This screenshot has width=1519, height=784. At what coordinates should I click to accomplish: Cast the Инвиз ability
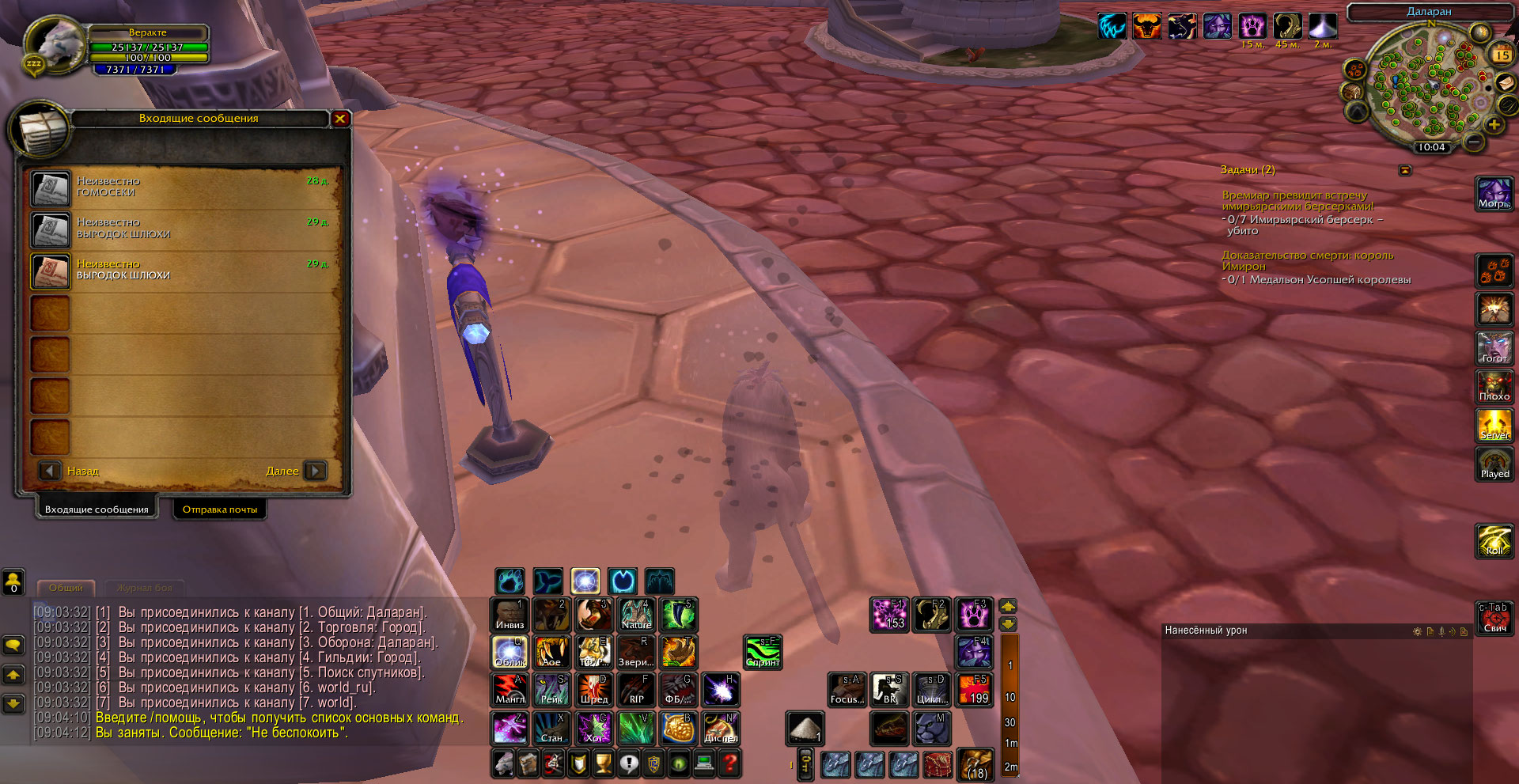[509, 615]
